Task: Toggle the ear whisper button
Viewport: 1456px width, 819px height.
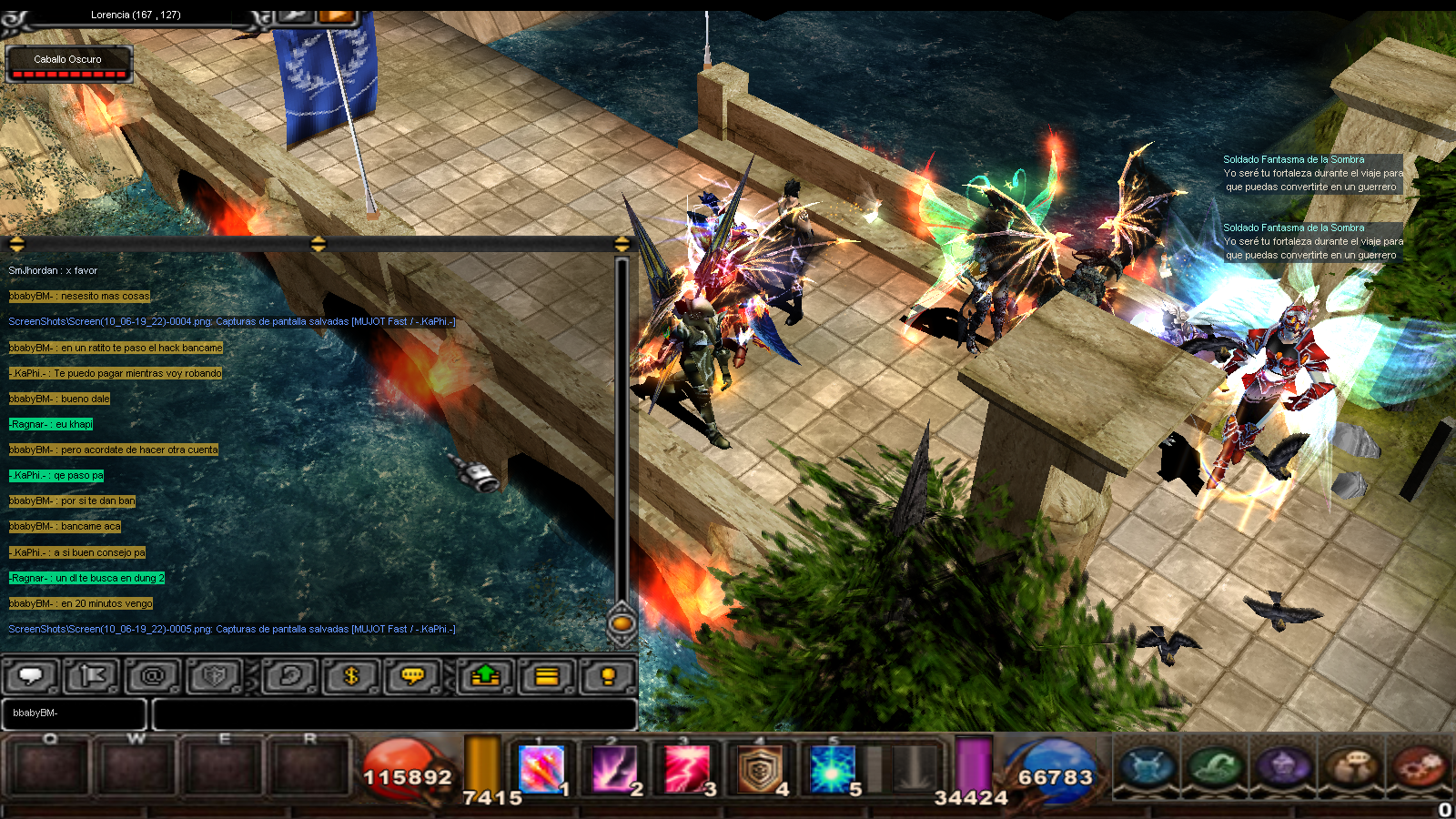Action: click(x=290, y=676)
